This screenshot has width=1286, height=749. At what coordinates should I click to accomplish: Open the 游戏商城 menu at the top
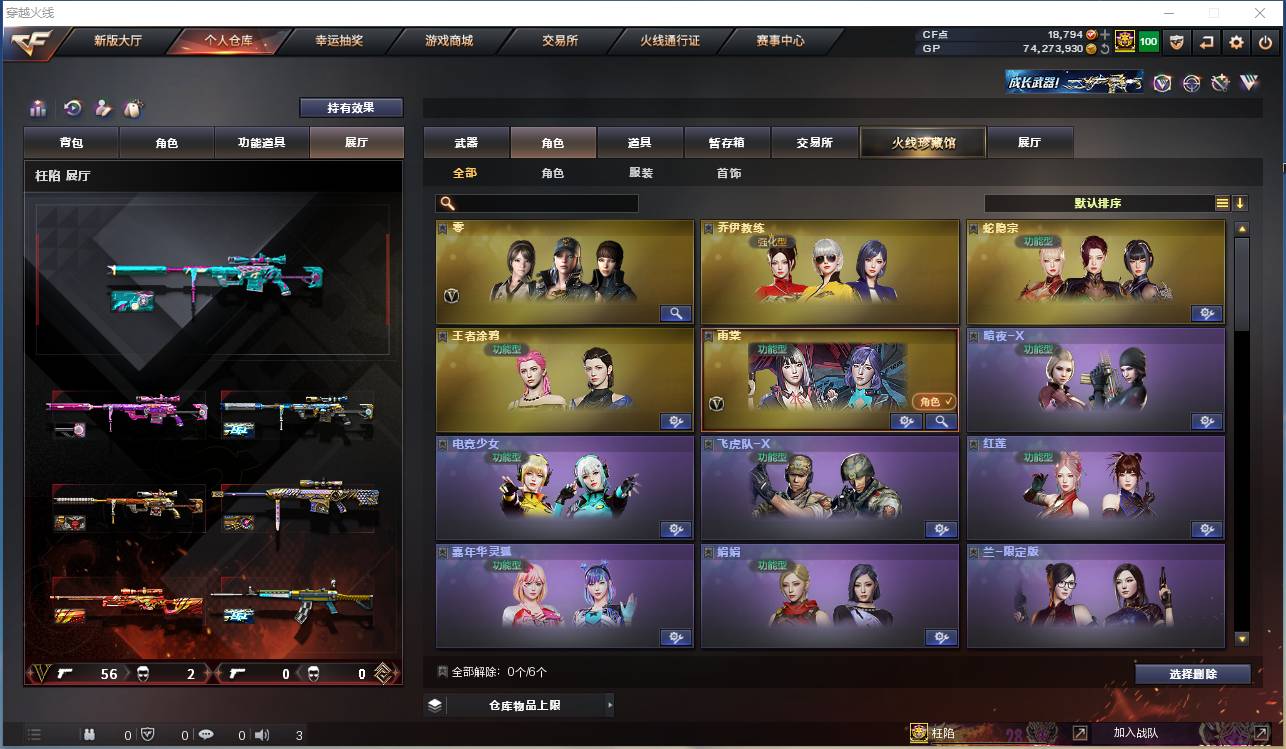tap(450, 41)
